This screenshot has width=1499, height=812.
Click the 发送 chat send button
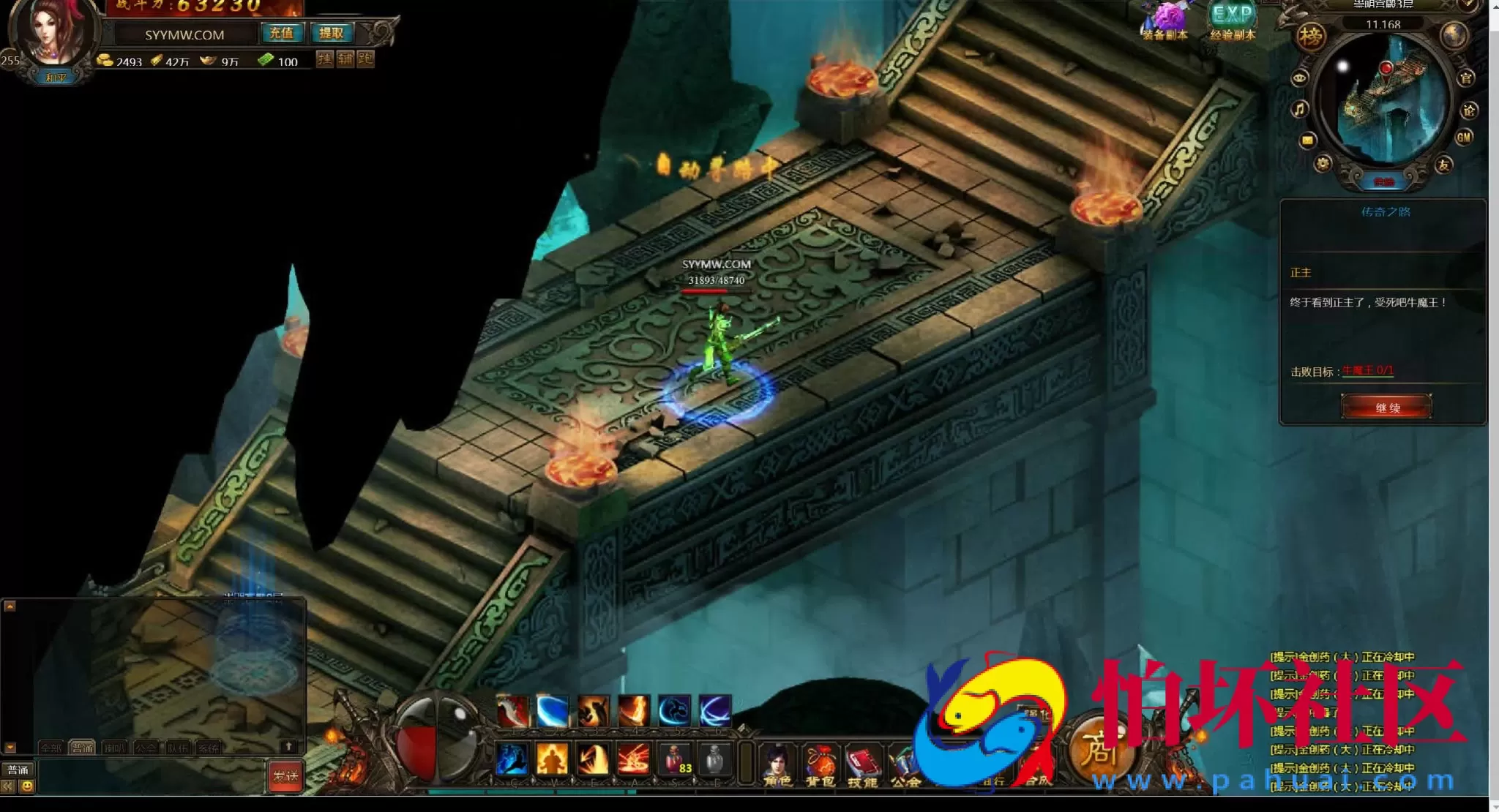pos(285,776)
